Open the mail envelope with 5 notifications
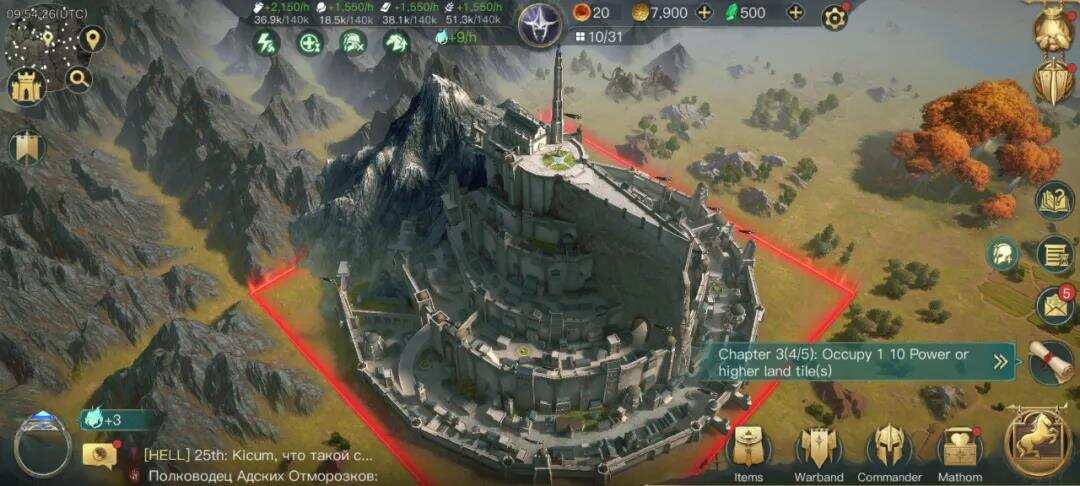Viewport: 1080px width, 486px height. point(1054,305)
